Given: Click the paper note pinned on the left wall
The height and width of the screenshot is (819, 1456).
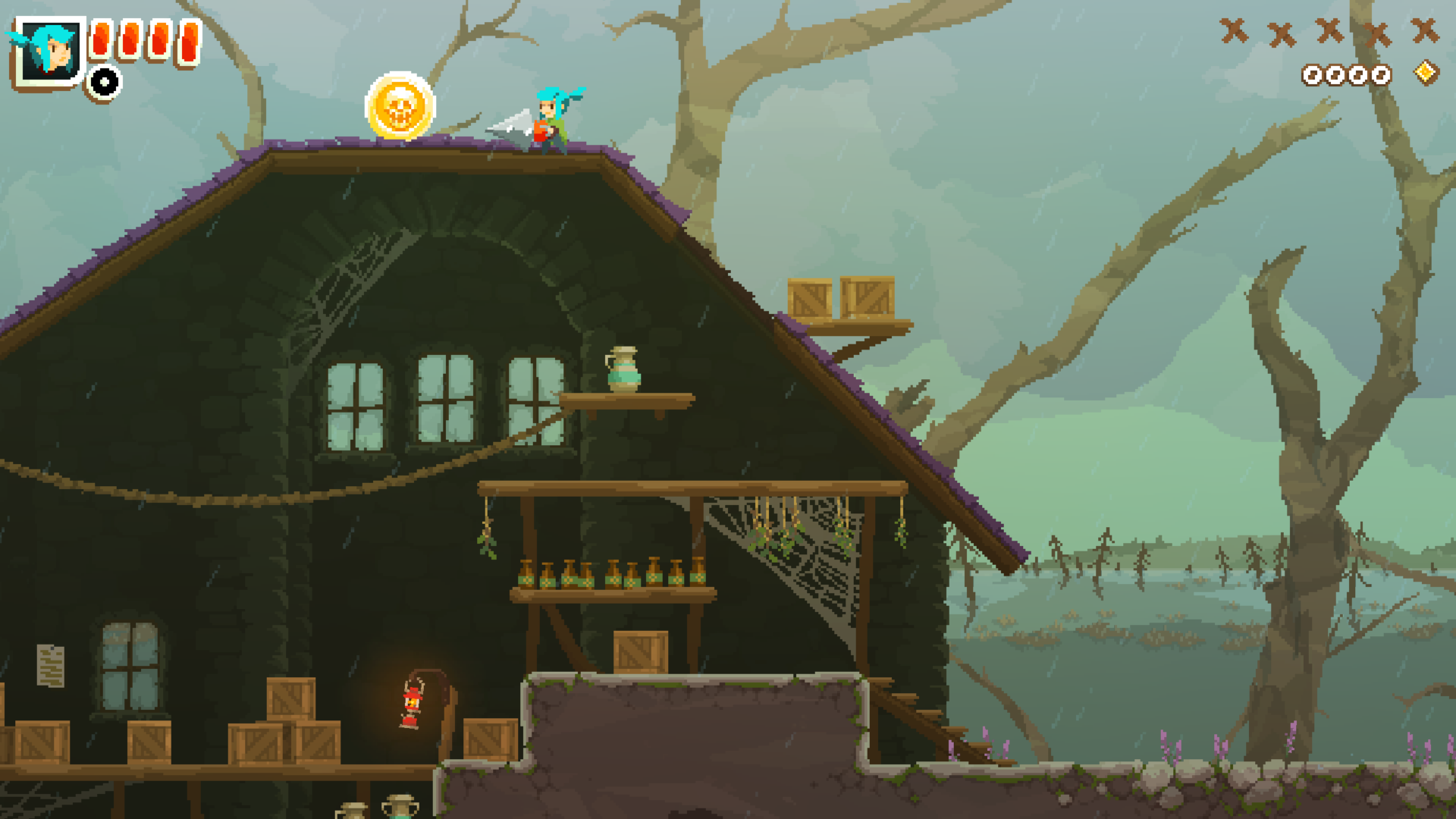Looking at the screenshot, I should tap(51, 667).
